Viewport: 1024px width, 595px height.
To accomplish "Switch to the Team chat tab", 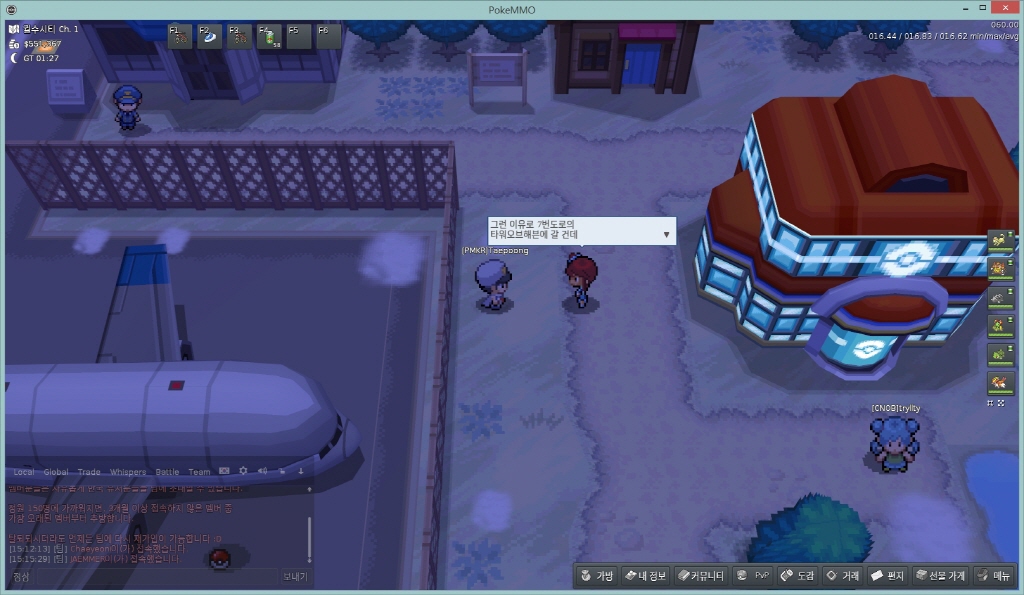I will pyautogui.click(x=199, y=472).
